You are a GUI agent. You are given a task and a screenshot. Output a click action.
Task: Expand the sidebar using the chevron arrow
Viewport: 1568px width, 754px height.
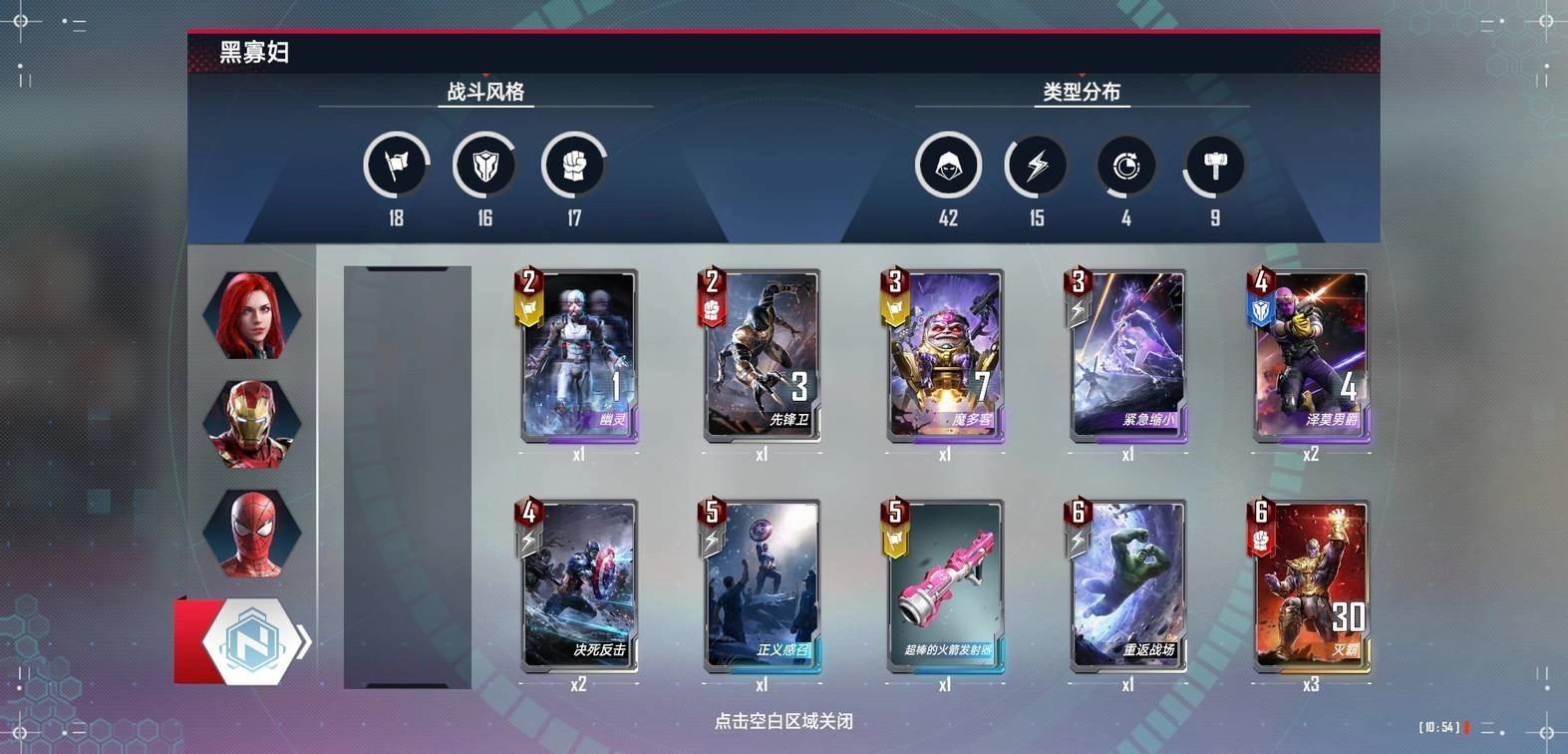click(x=306, y=642)
